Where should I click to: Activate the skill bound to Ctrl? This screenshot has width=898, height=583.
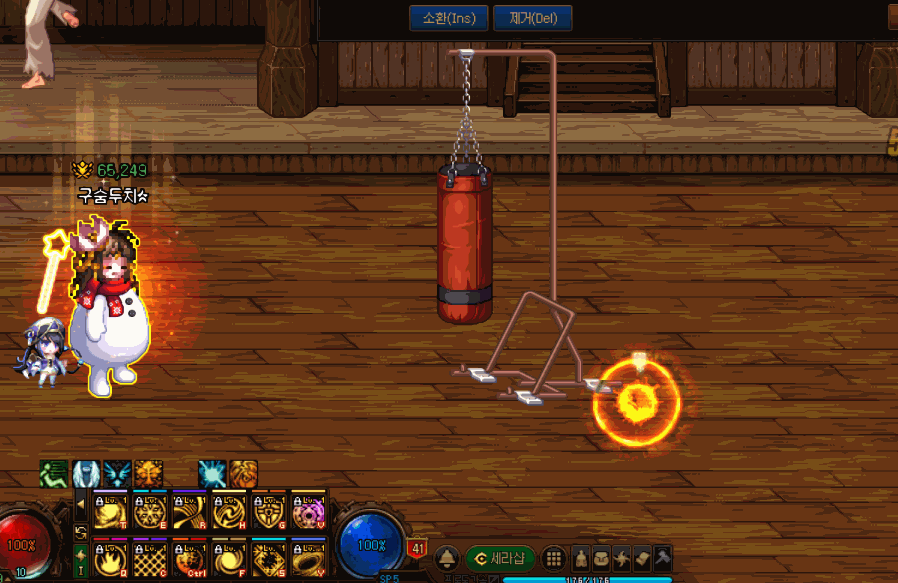[188, 558]
